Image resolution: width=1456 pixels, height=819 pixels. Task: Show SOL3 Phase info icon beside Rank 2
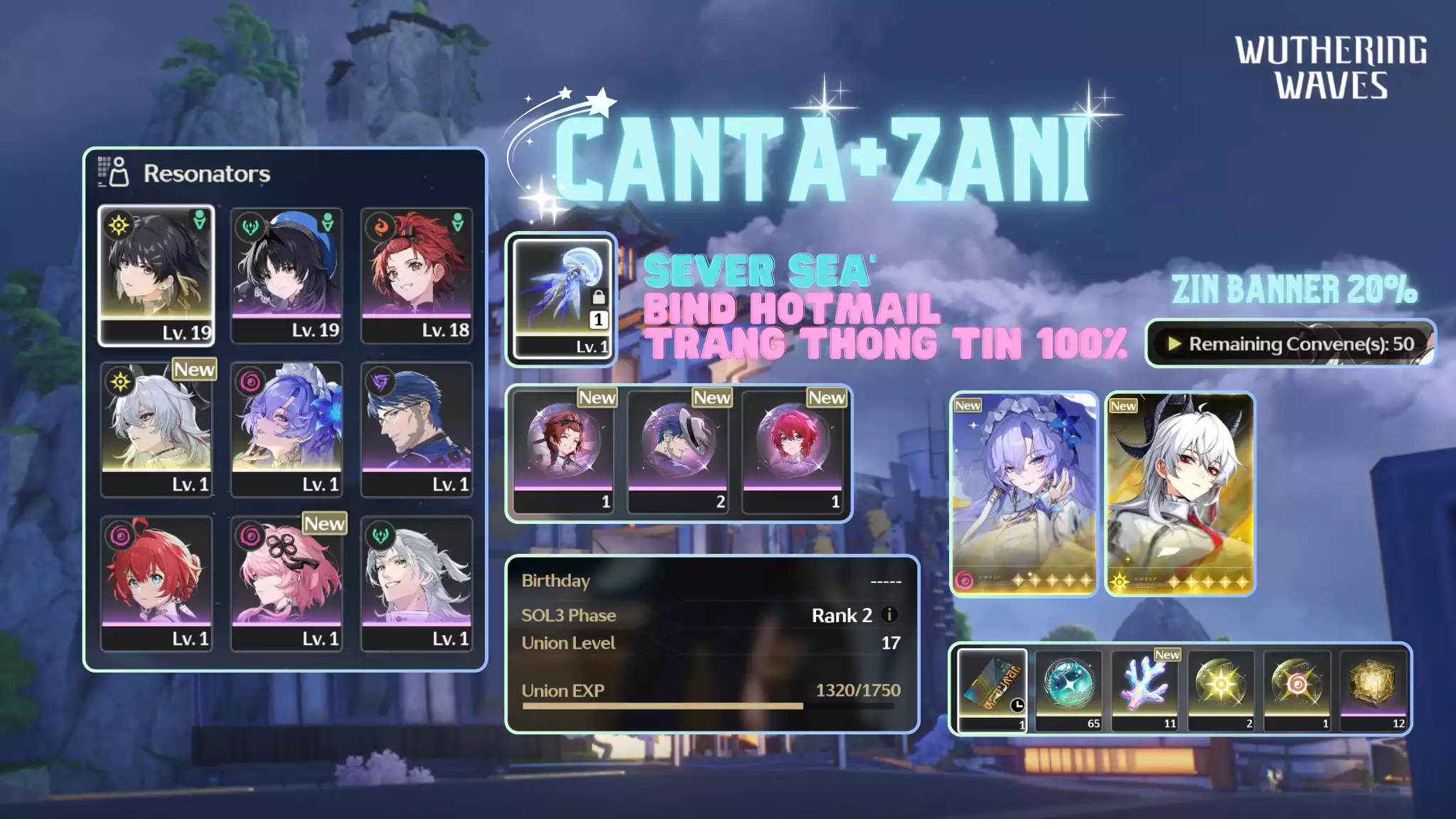point(889,614)
